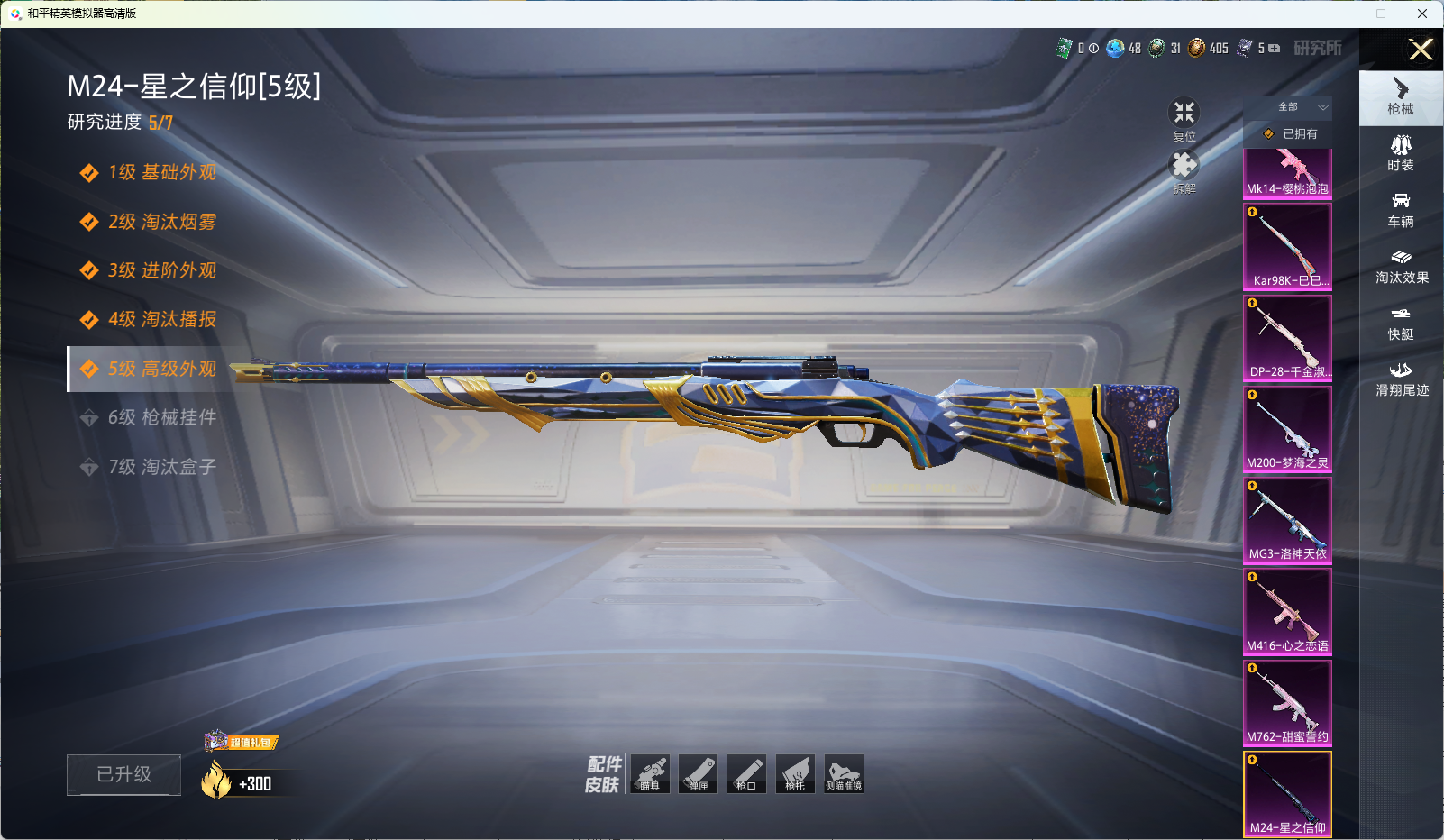Show the 淘汰效果 elimination effects tab
This screenshot has height=840, width=1444.
(1401, 266)
